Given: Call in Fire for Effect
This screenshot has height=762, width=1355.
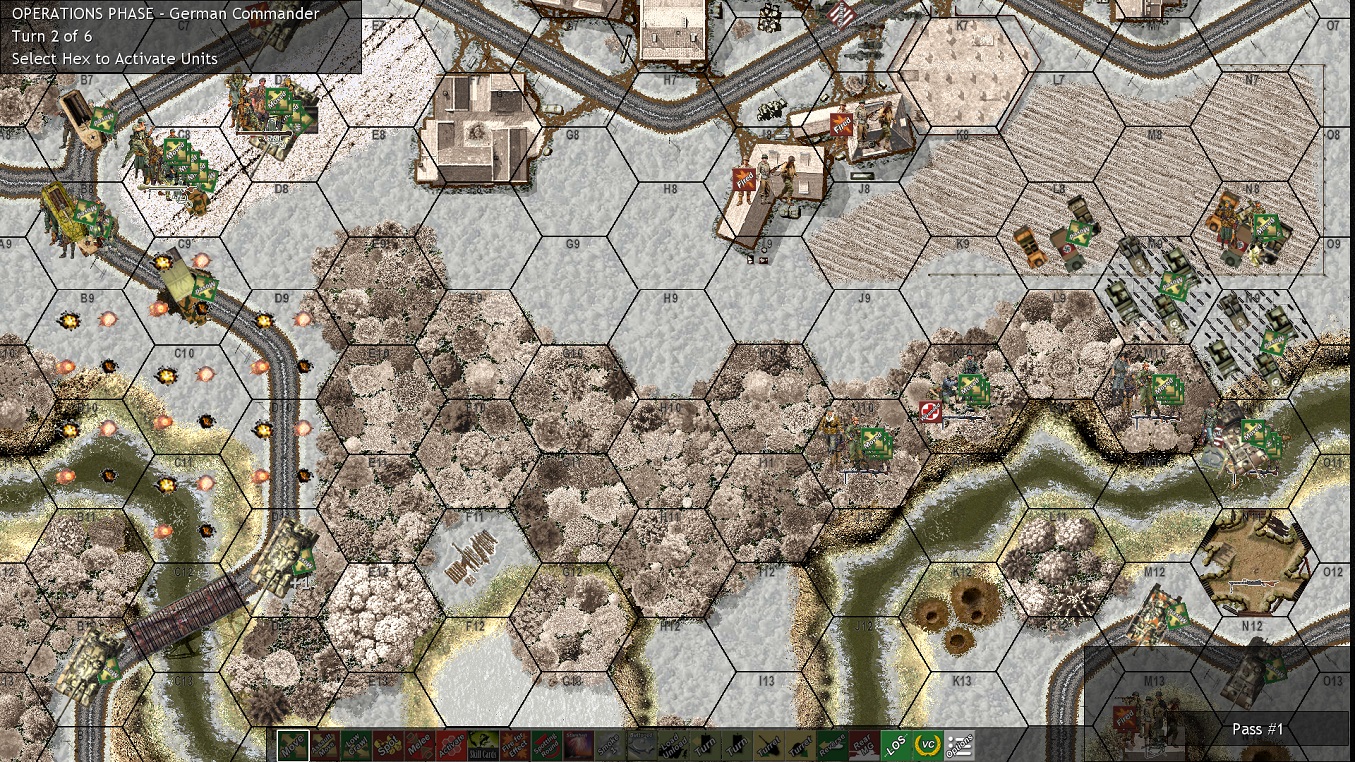Looking at the screenshot, I should click(x=514, y=744).
